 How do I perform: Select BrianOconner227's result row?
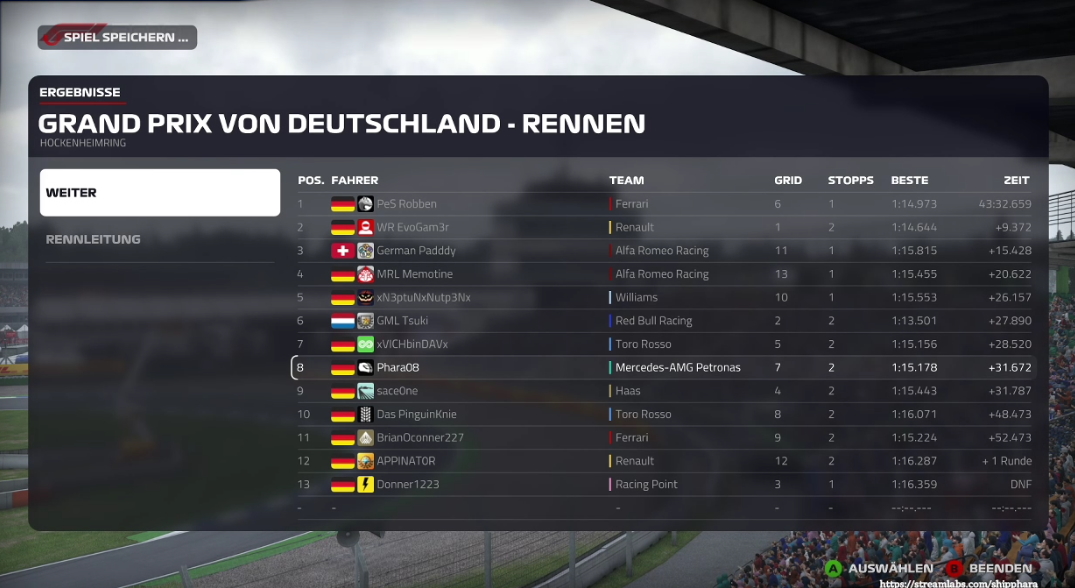click(x=665, y=437)
